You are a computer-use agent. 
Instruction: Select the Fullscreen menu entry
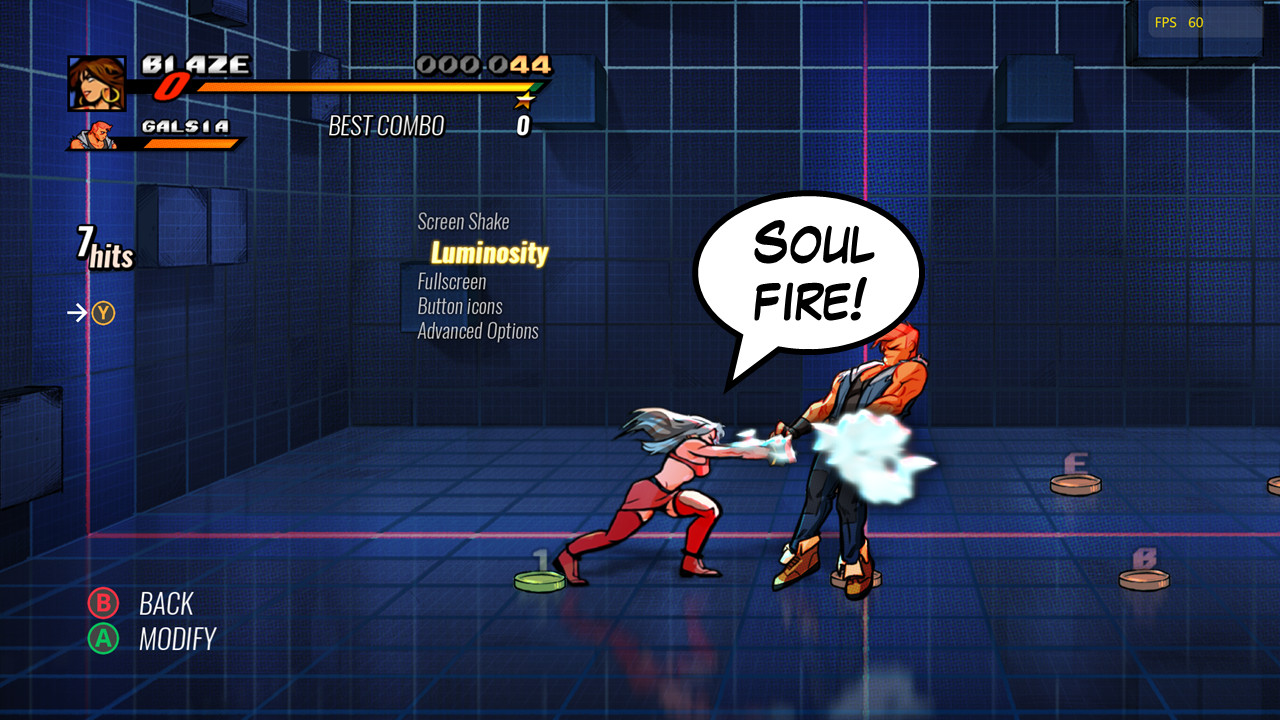452,282
